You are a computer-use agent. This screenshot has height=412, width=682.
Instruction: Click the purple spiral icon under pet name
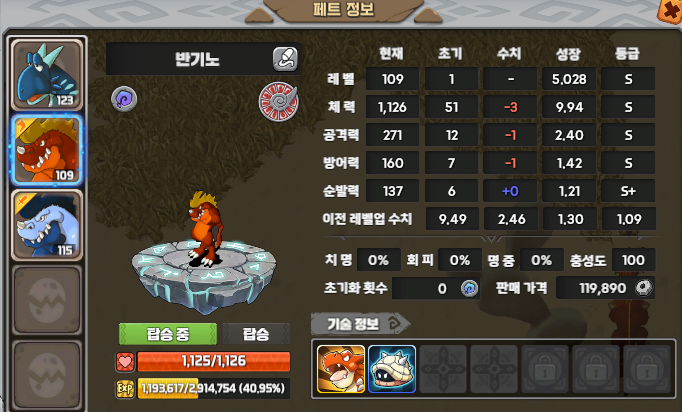tap(124, 99)
